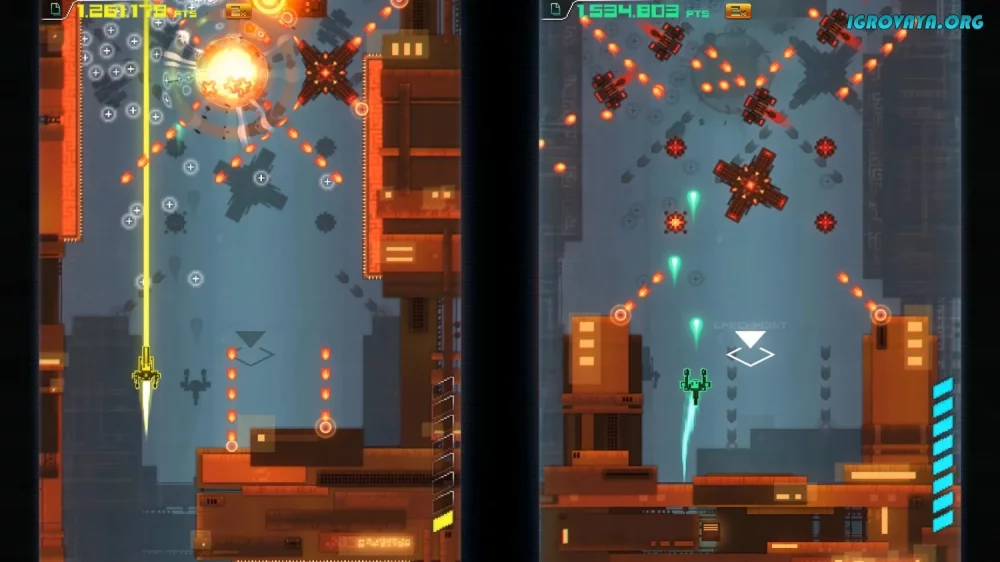1000x562 pixels.
Task: Open the IGROVAYA.ORG watermark link
Action: click(914, 21)
